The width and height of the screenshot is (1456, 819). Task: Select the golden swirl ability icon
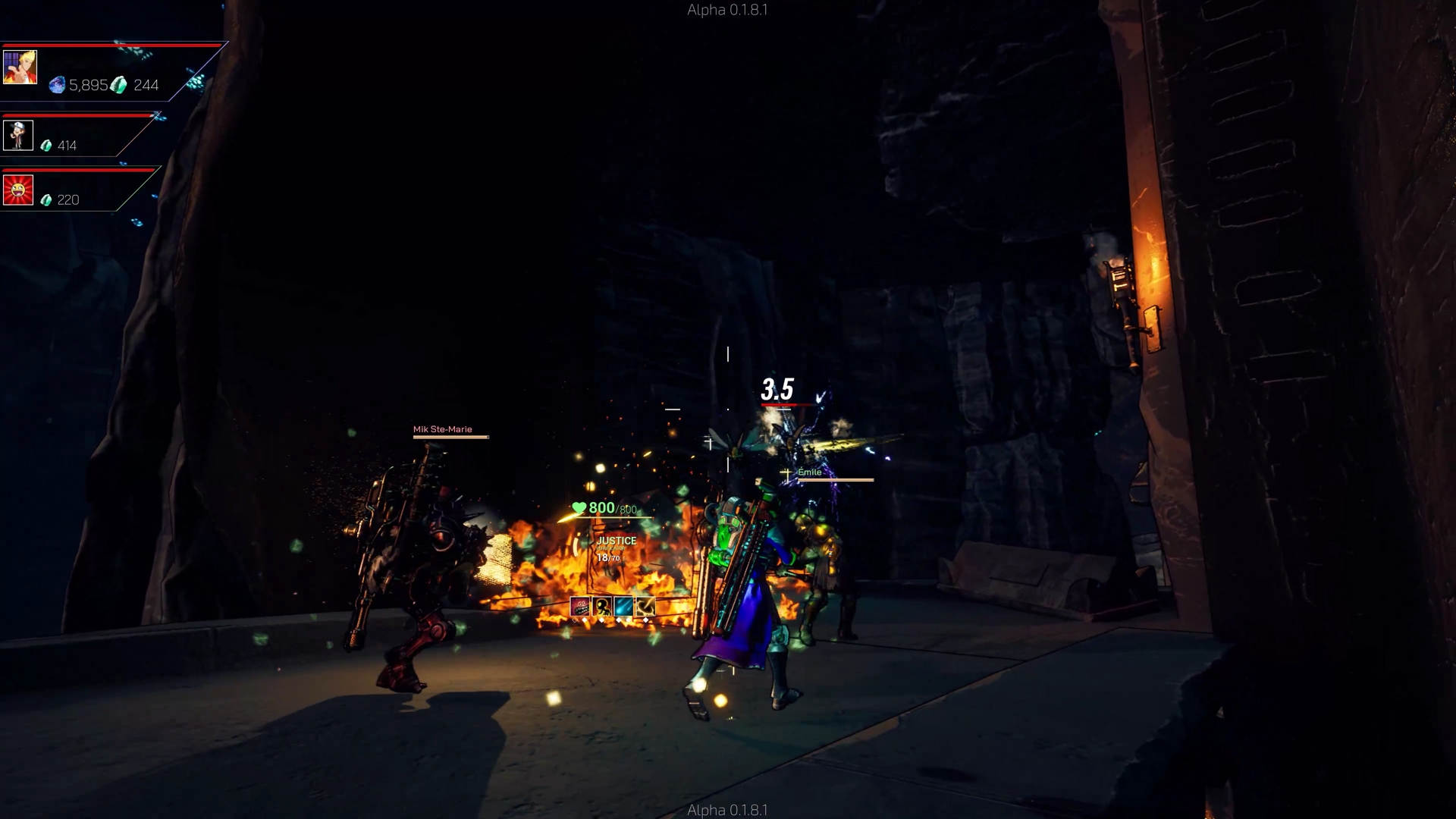[x=645, y=607]
